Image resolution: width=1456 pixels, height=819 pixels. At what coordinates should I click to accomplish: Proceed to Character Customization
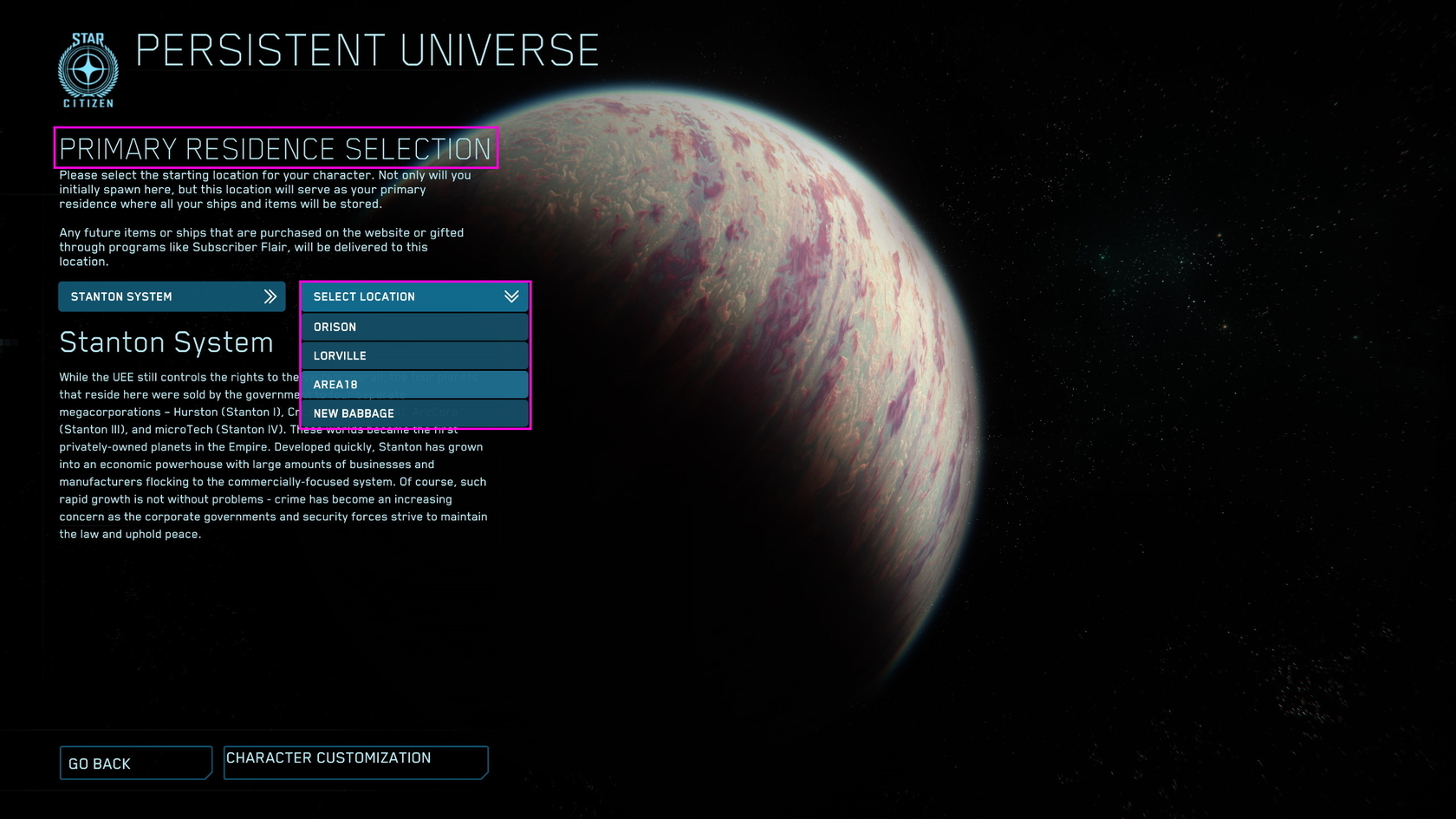(355, 762)
